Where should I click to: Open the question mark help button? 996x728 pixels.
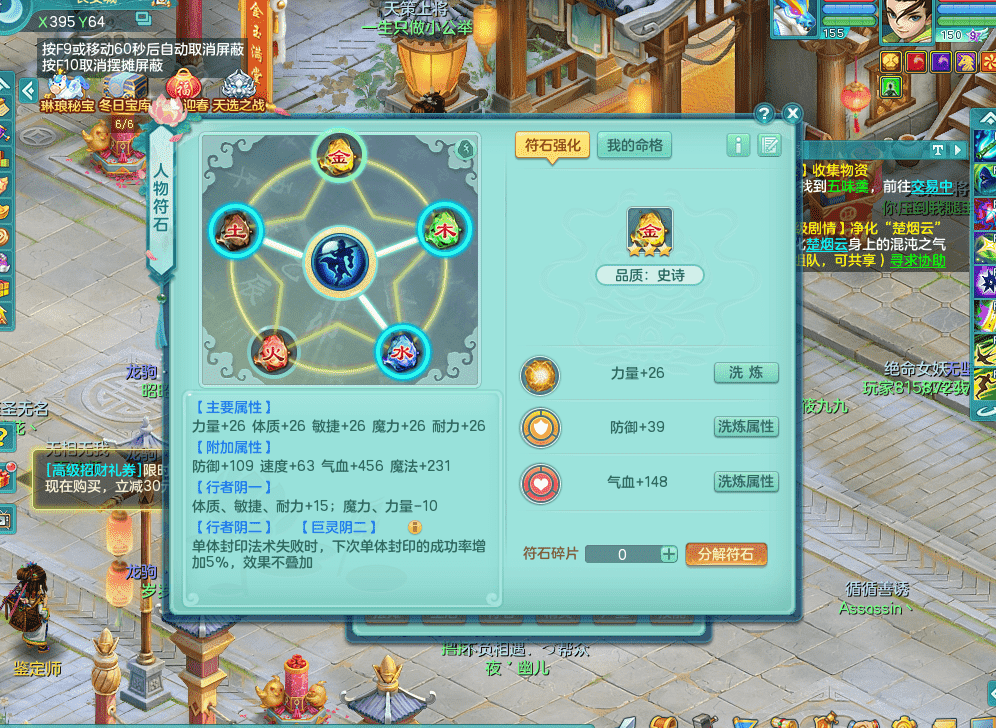[764, 114]
